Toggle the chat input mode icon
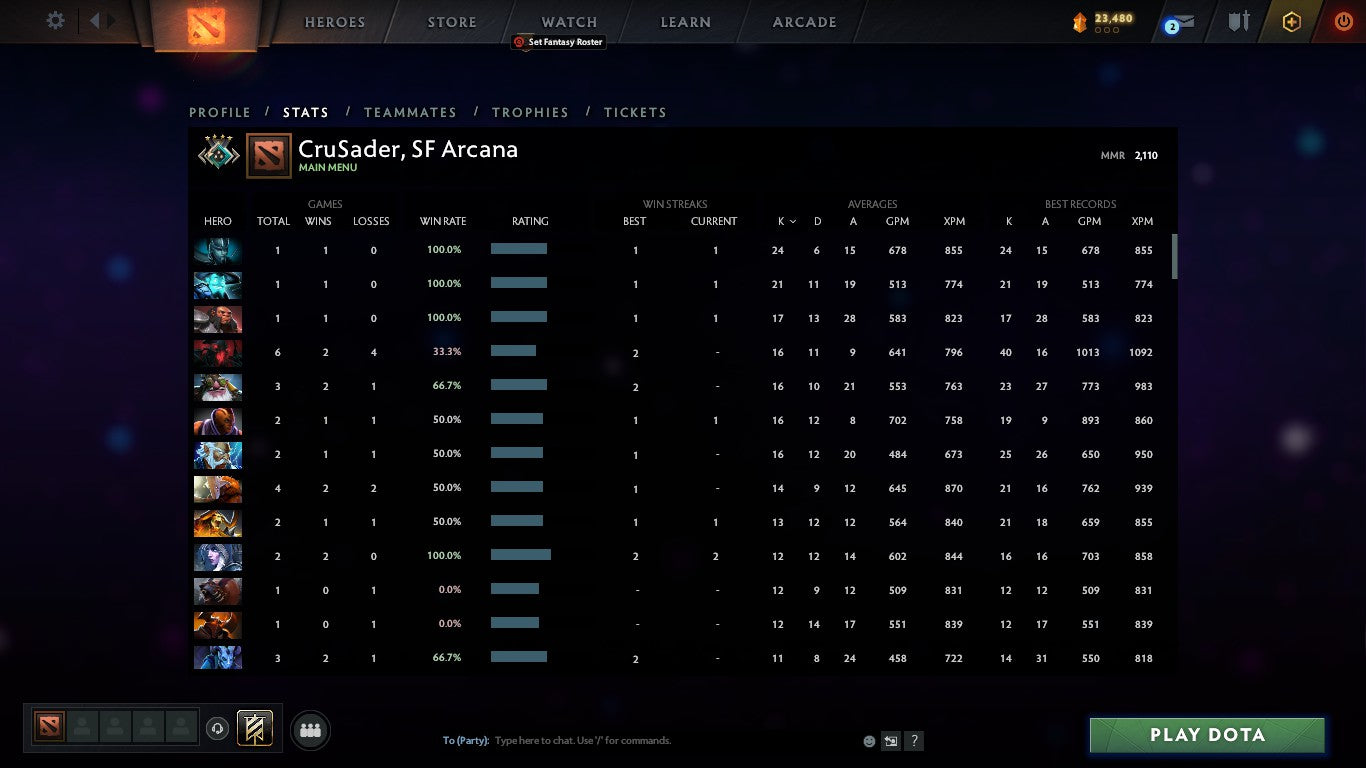Image resolution: width=1366 pixels, height=768 pixels. (890, 740)
